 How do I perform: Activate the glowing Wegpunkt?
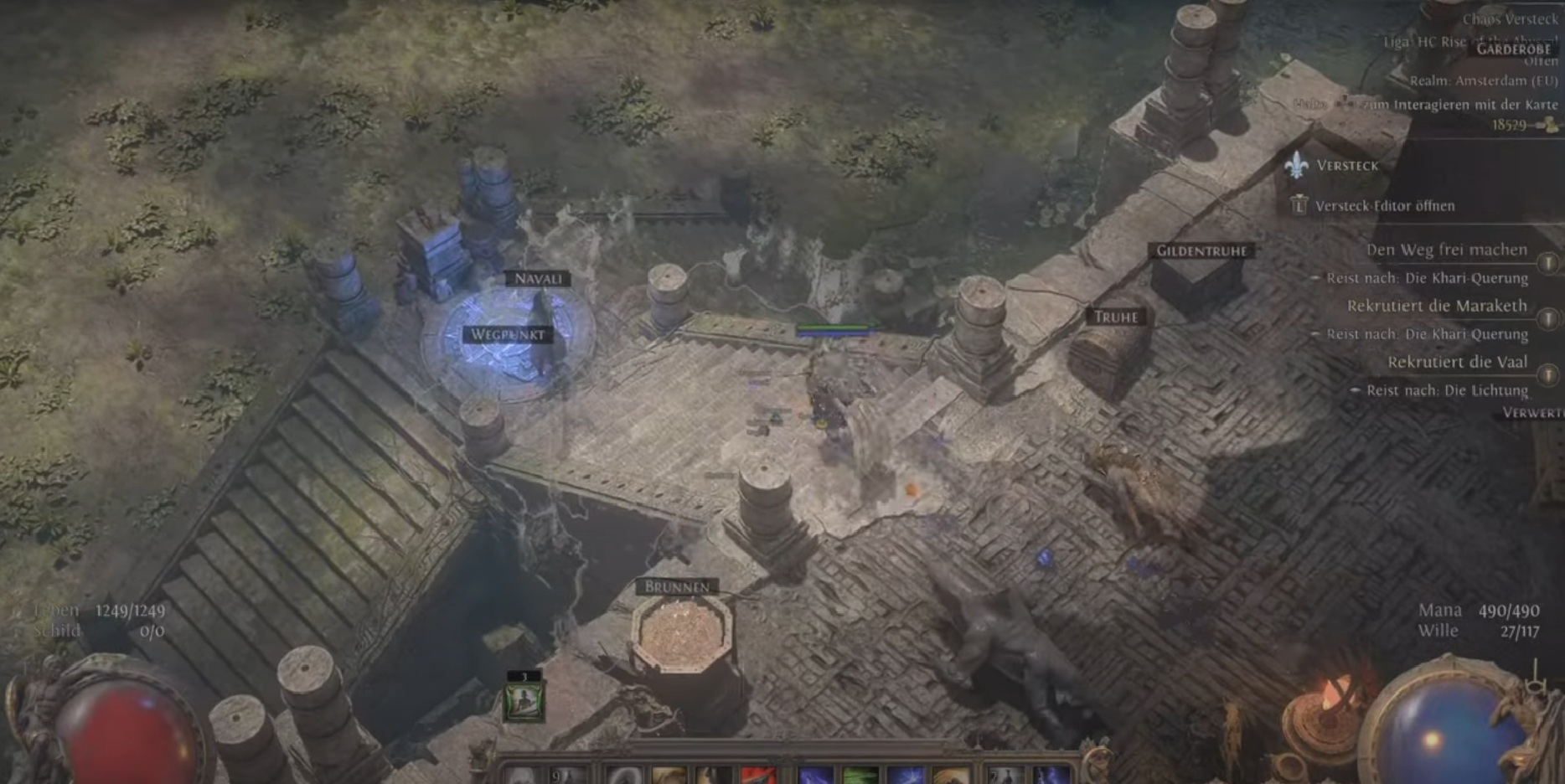[507, 334]
